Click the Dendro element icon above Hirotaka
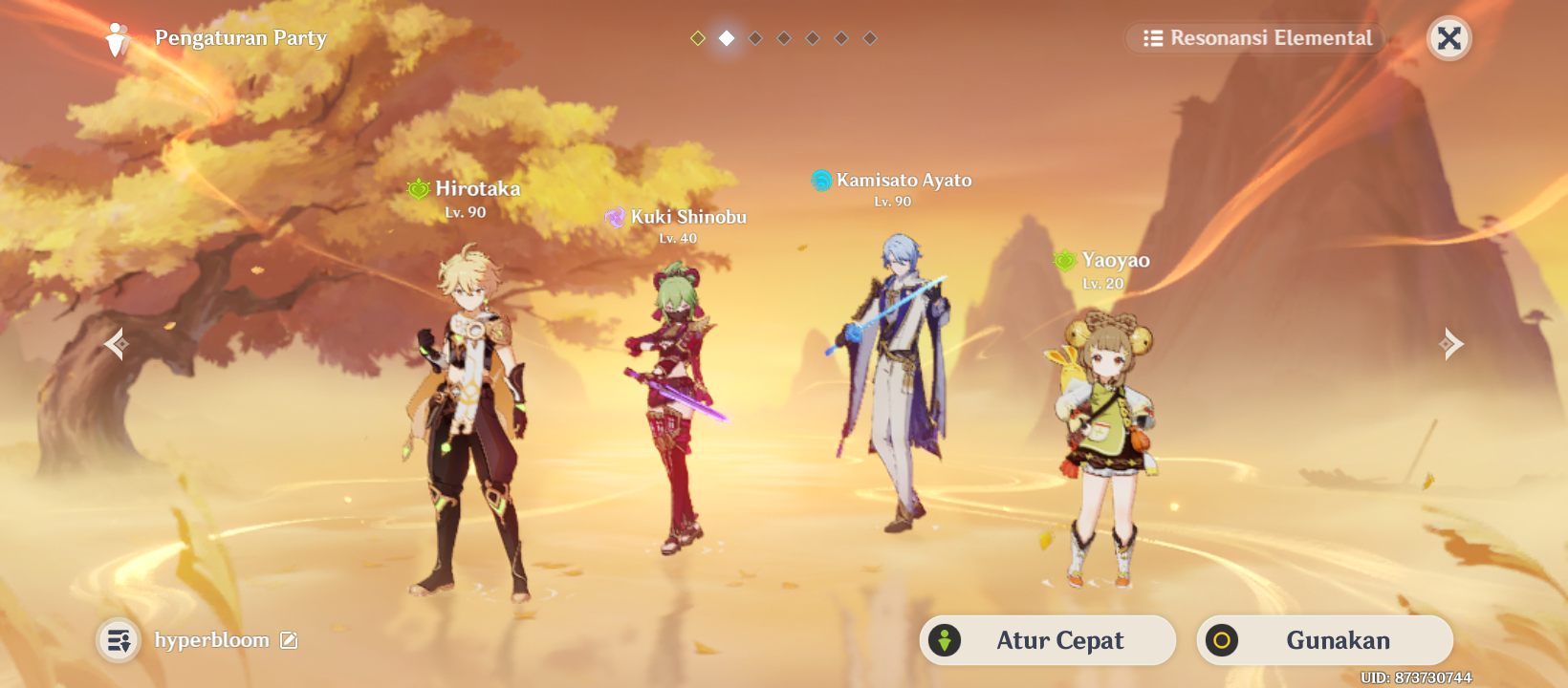The width and height of the screenshot is (1568, 688). pos(417,188)
